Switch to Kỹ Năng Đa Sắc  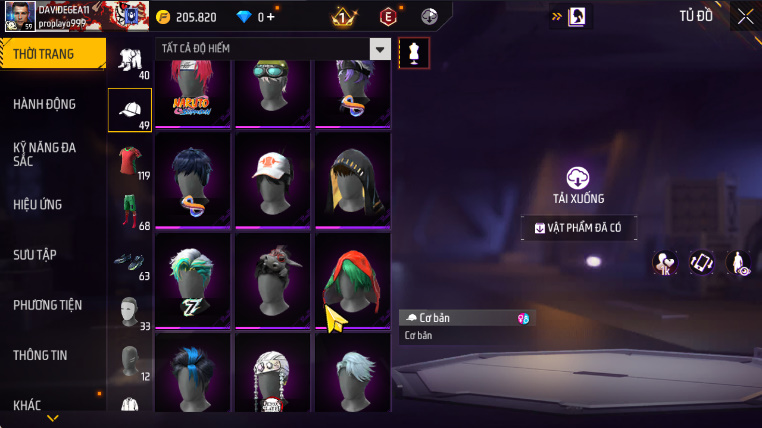pos(45,153)
